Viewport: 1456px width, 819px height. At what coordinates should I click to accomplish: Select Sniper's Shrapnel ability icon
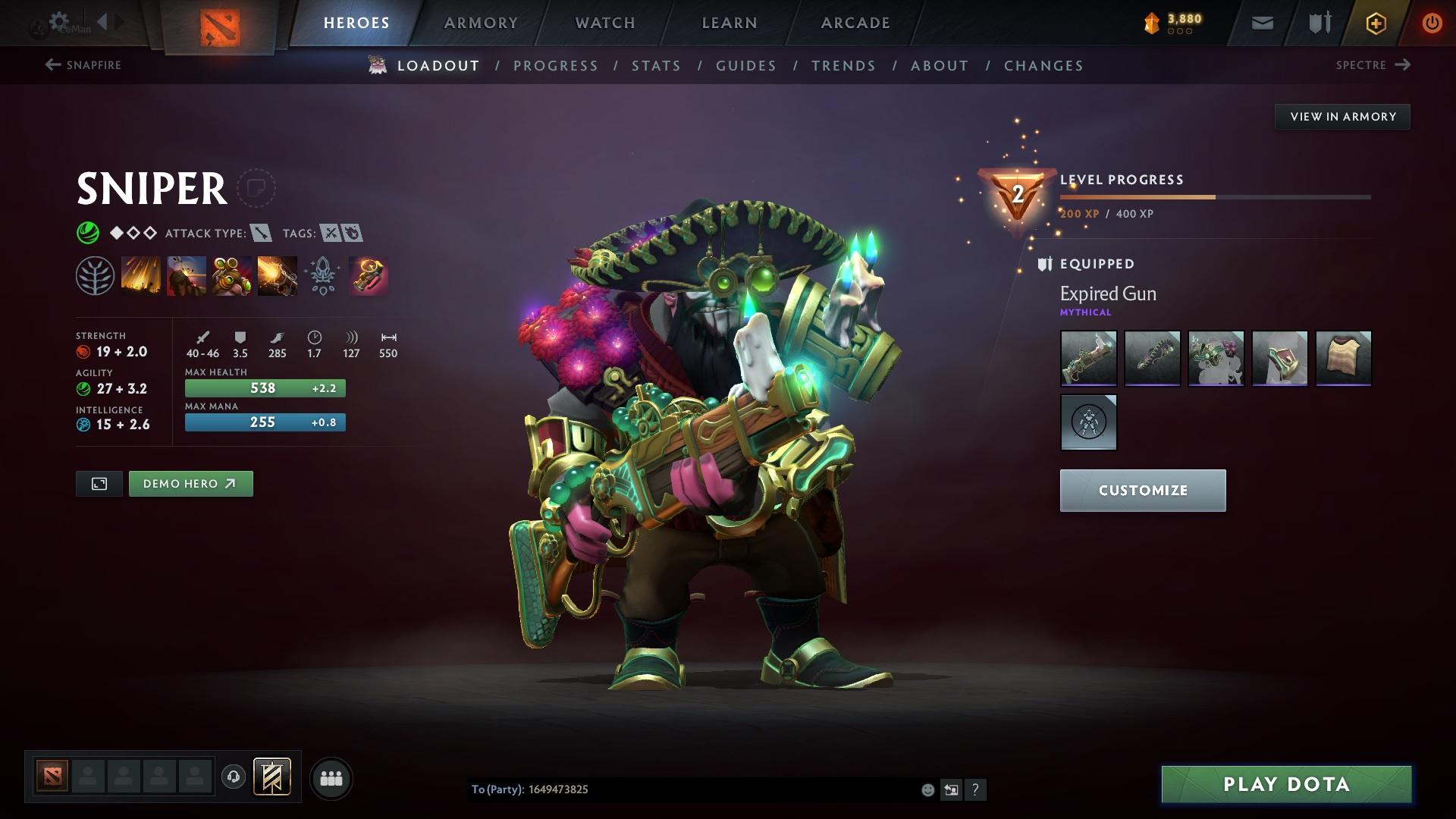pyautogui.click(x=141, y=275)
